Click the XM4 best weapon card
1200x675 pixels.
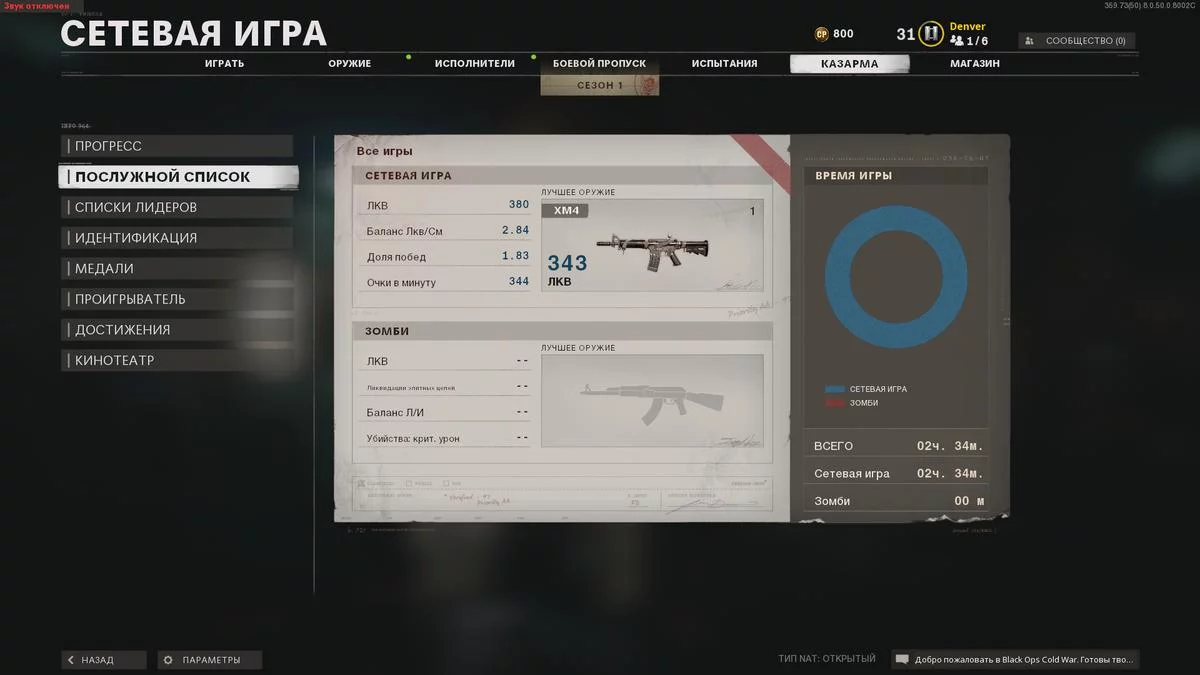(x=651, y=246)
